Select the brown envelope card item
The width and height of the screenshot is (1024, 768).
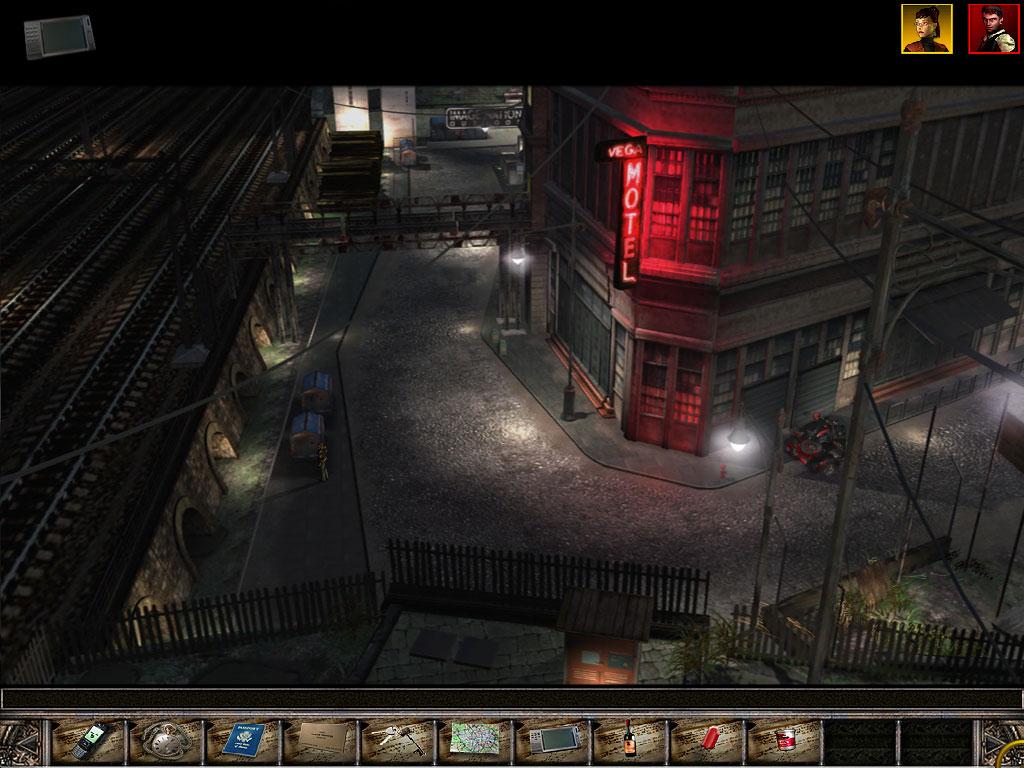320,741
